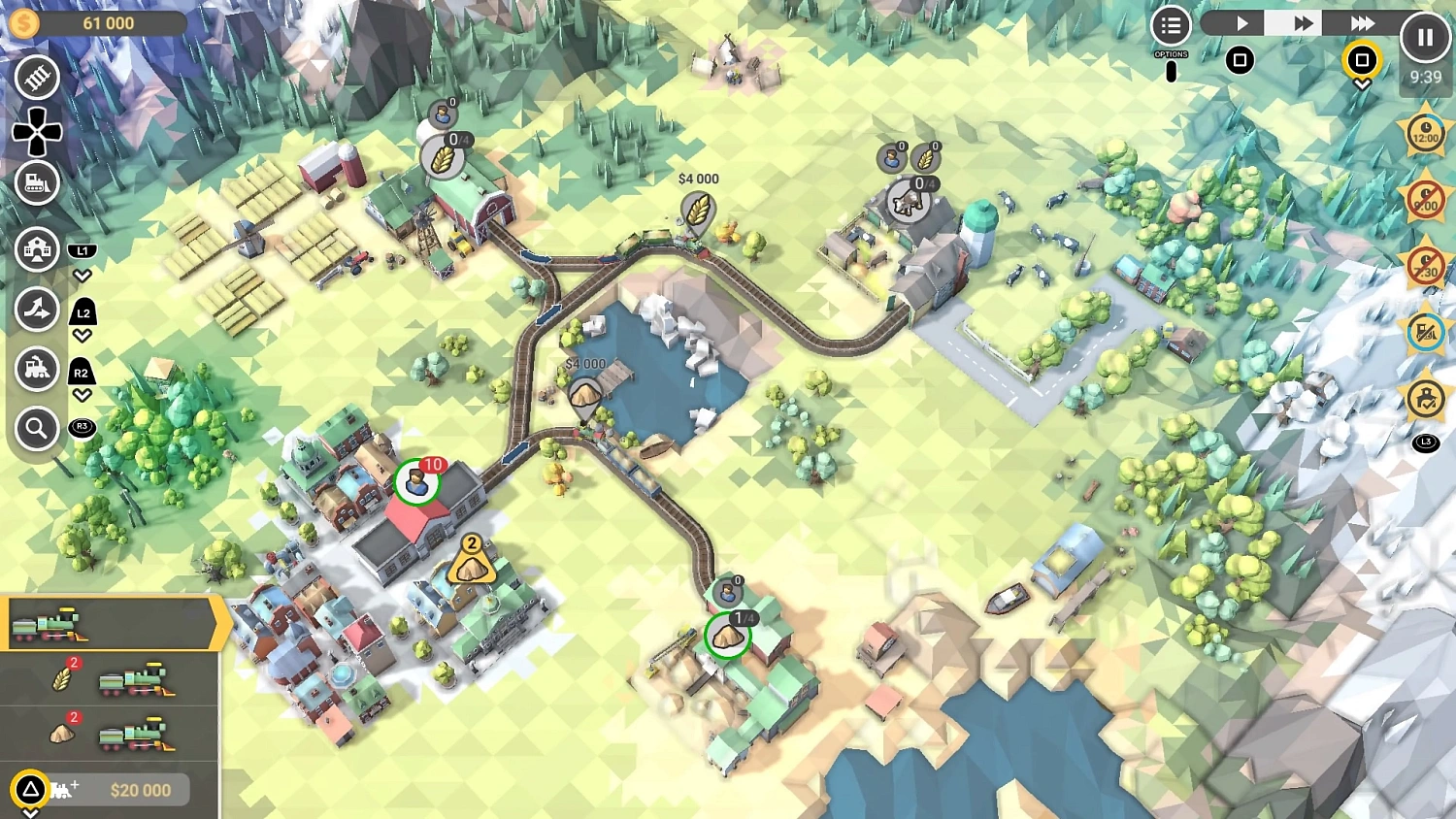Activate the magnifier inspect tool marked R3
This screenshot has width=1456, height=819.
37,429
